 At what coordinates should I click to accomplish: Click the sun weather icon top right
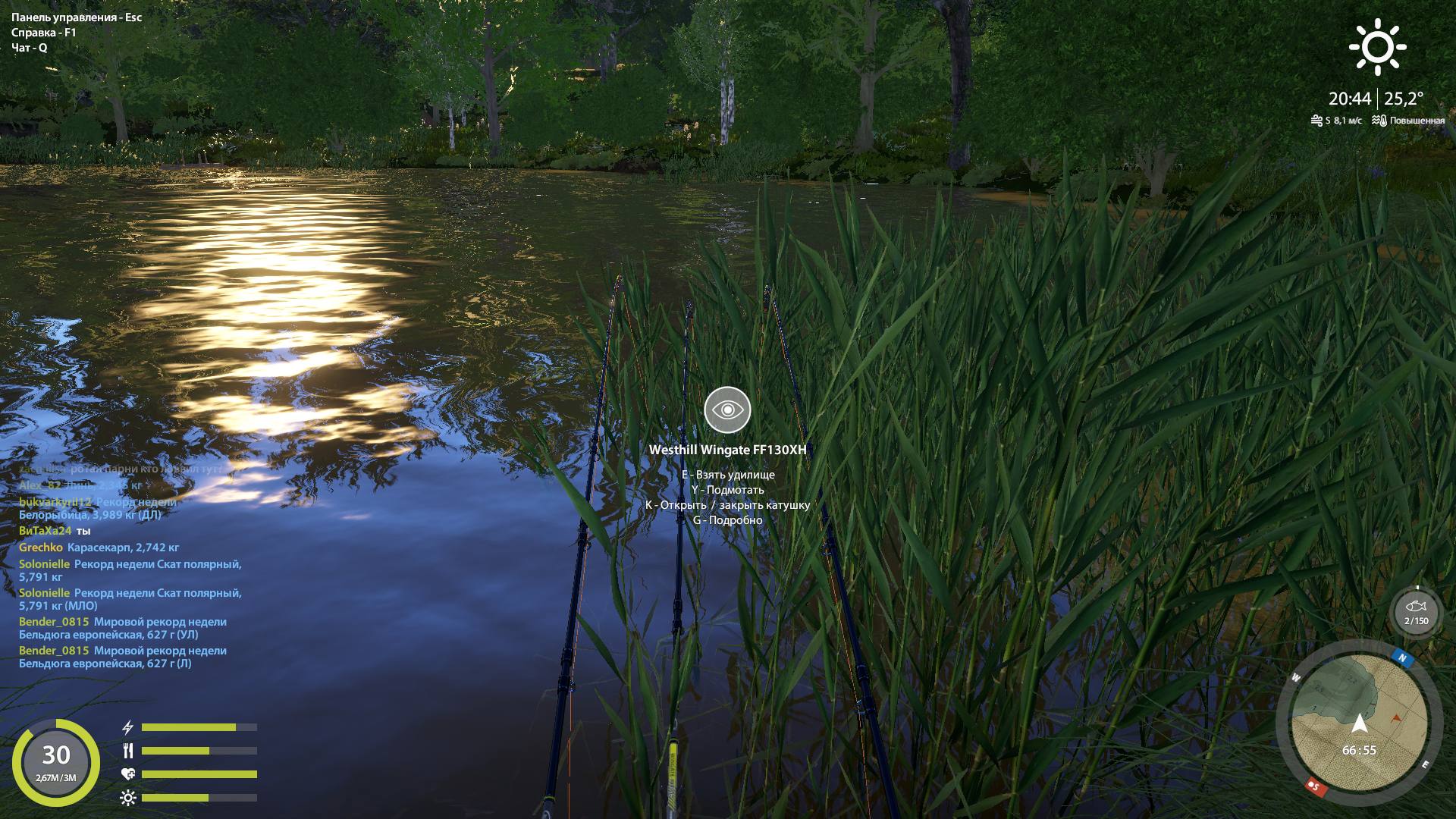pos(1379,45)
